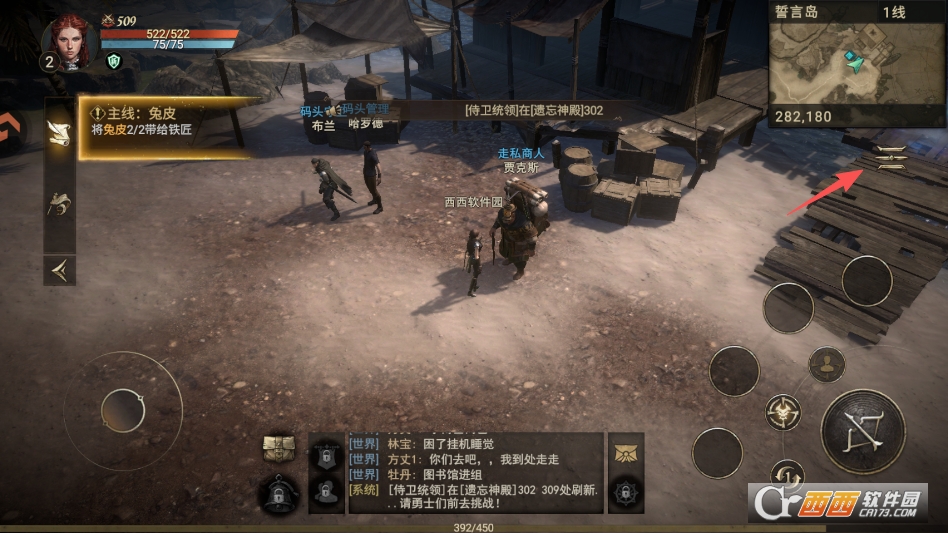
Task: Collapse the quest panel with the arrow
Action: 59,269
